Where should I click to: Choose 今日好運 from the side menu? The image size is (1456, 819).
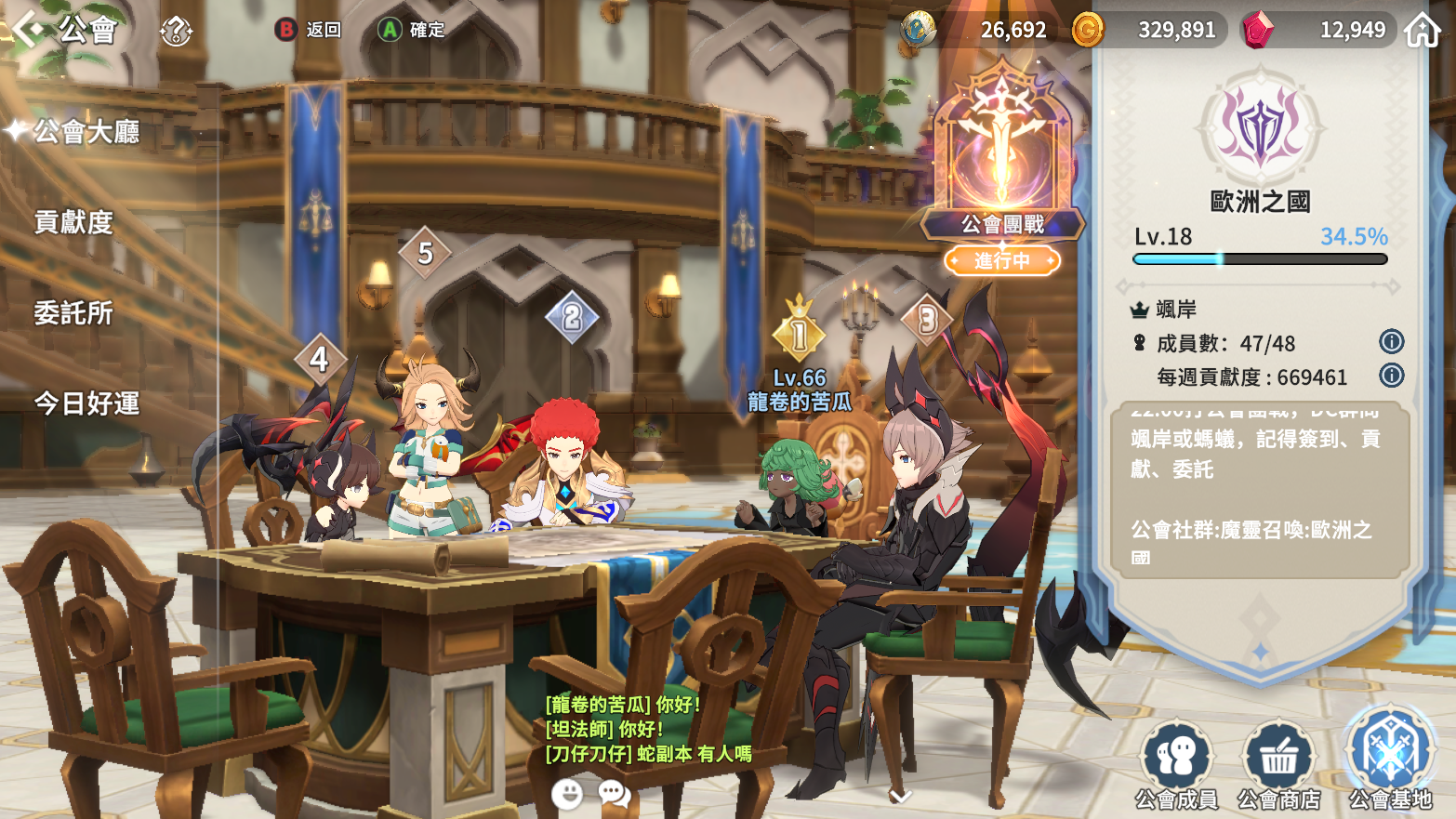click(86, 403)
